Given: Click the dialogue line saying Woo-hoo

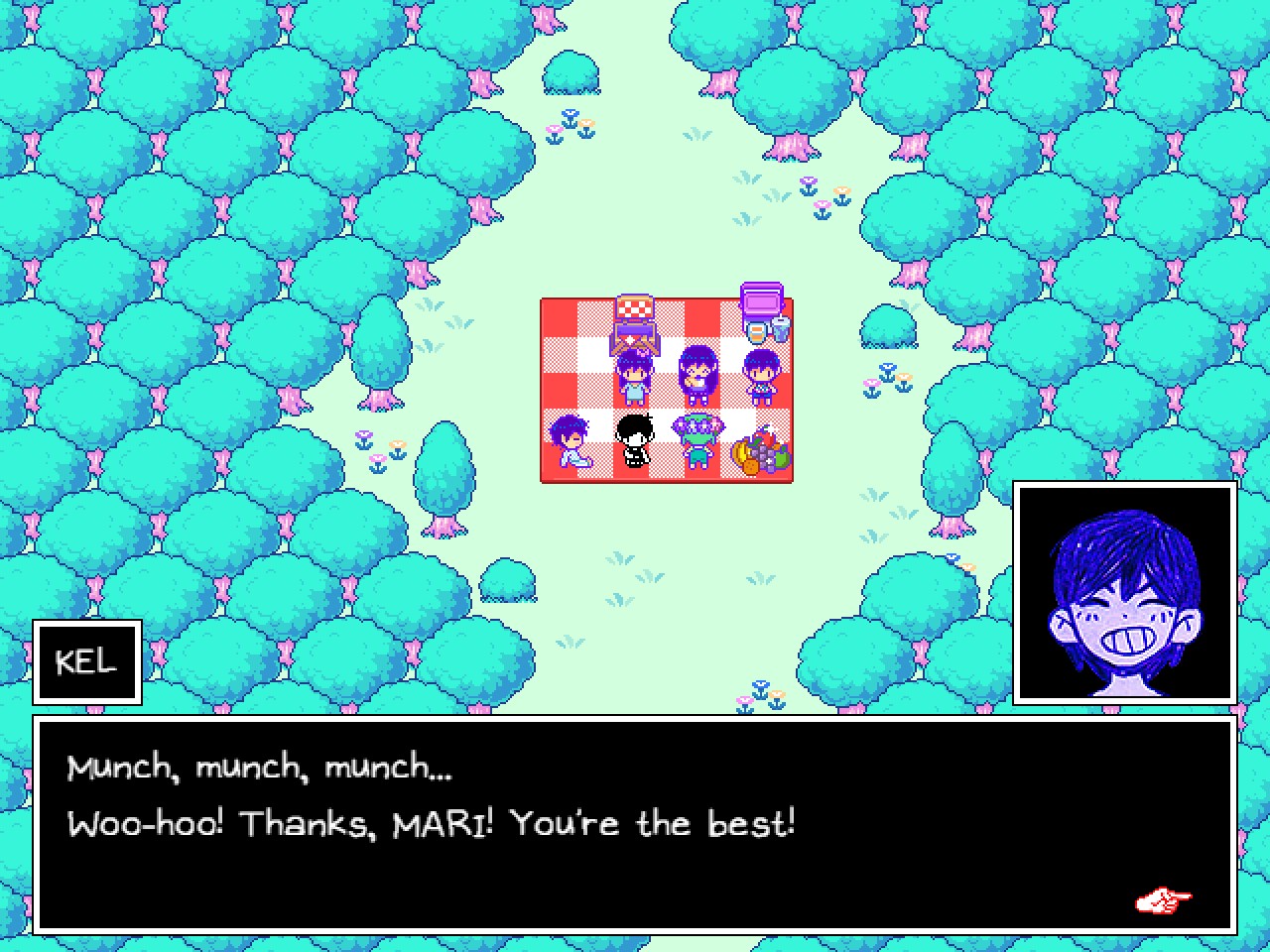Looking at the screenshot, I should coord(433,822).
